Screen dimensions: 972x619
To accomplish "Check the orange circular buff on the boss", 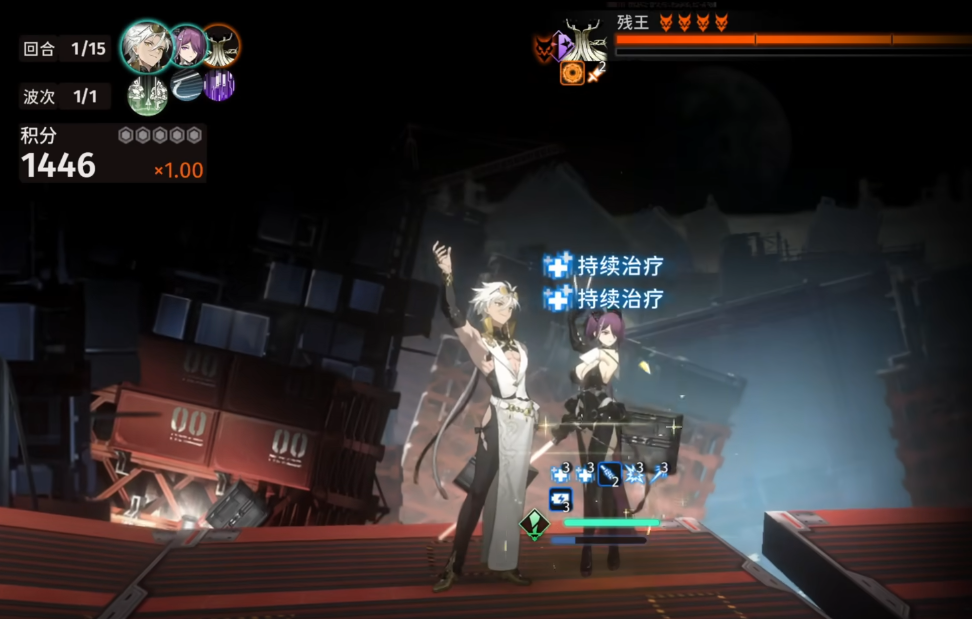I will 572,73.
